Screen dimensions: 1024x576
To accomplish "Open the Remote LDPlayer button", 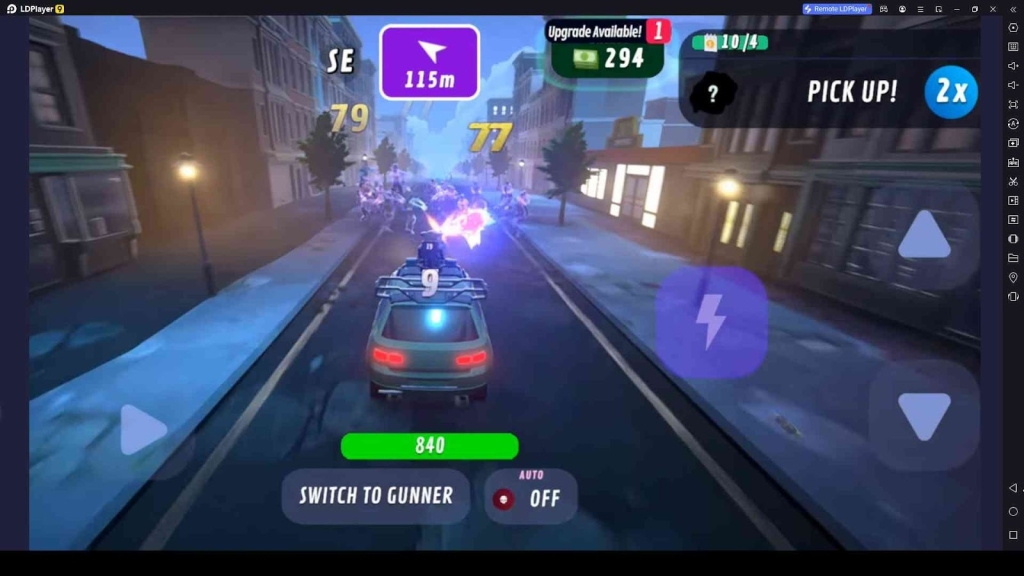I will pos(837,9).
